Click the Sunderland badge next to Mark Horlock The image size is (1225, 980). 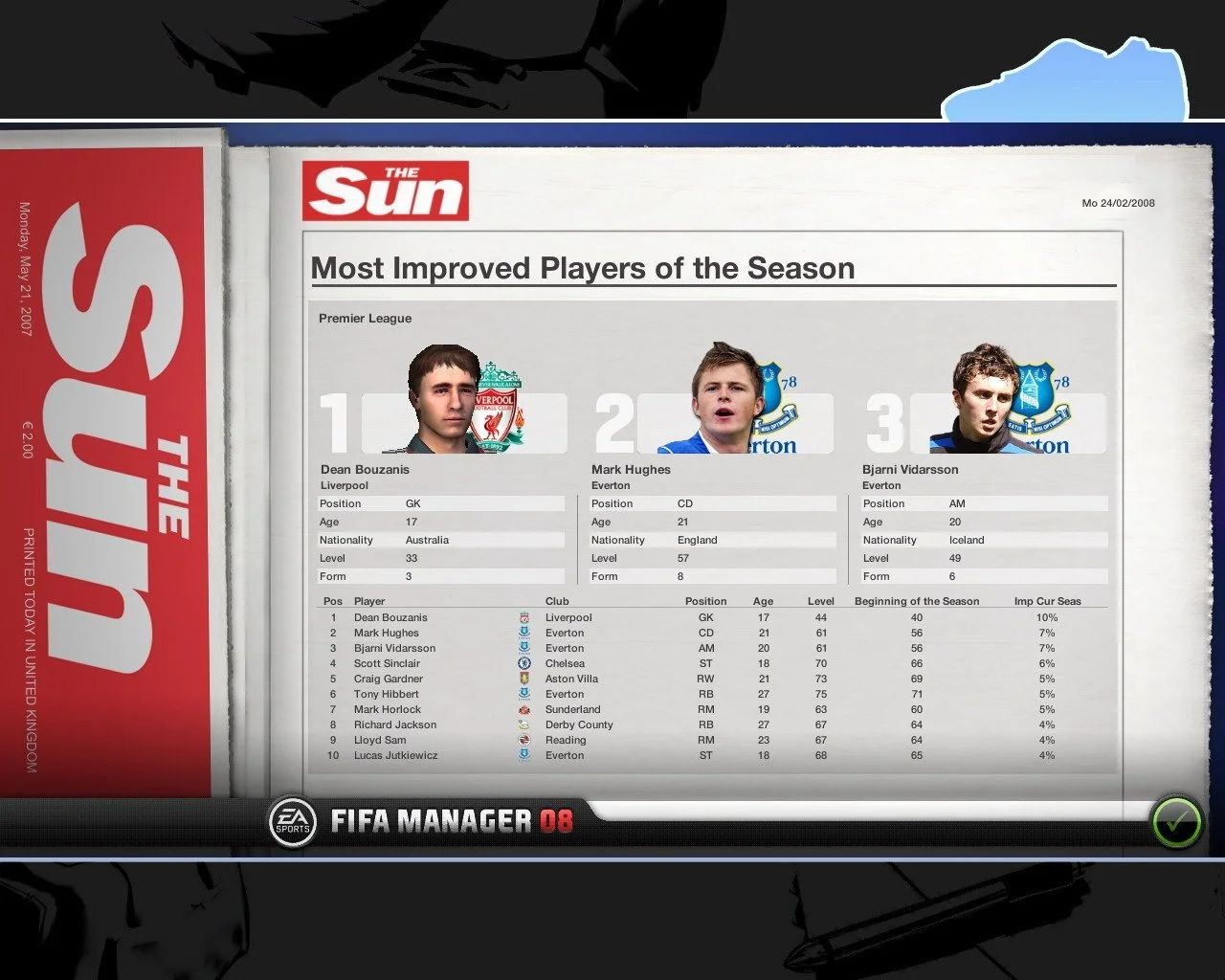[523, 709]
